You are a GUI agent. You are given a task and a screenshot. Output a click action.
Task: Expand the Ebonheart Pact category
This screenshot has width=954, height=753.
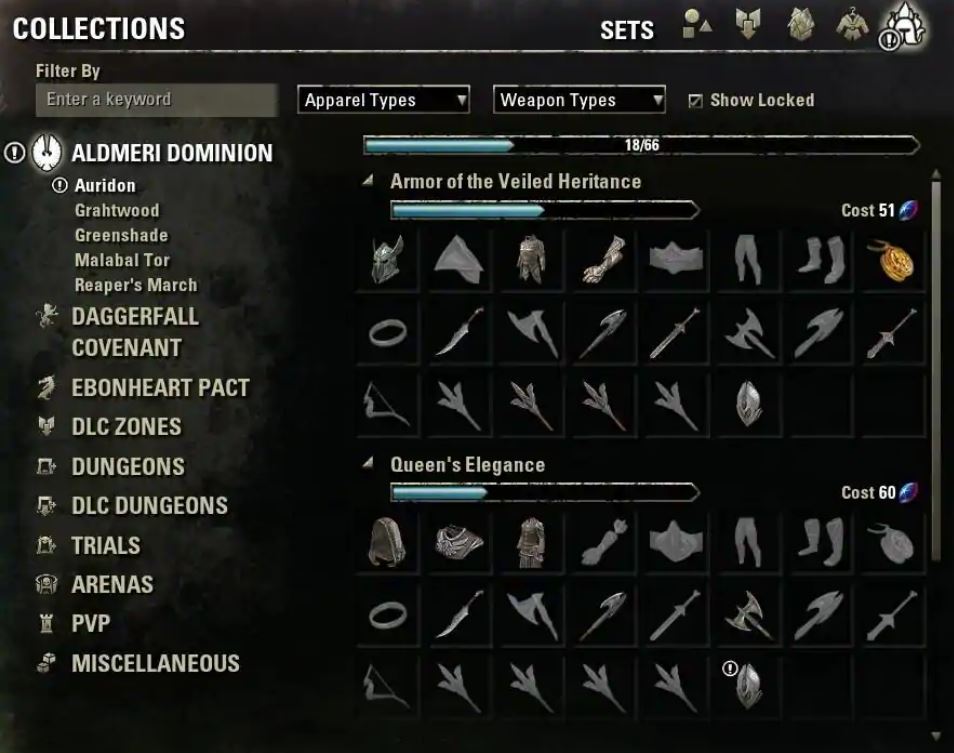(160, 388)
